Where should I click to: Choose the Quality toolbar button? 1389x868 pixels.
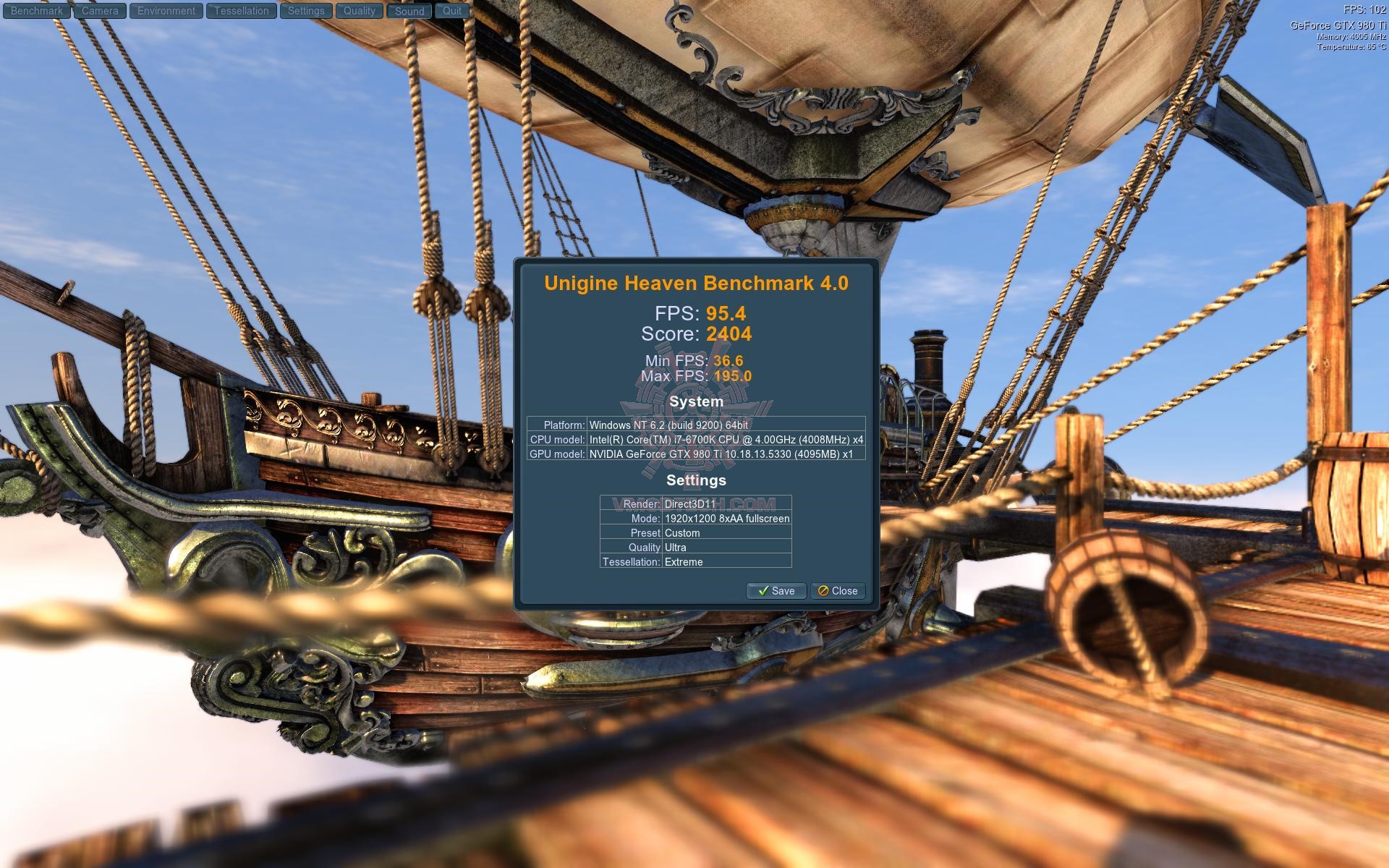[360, 11]
